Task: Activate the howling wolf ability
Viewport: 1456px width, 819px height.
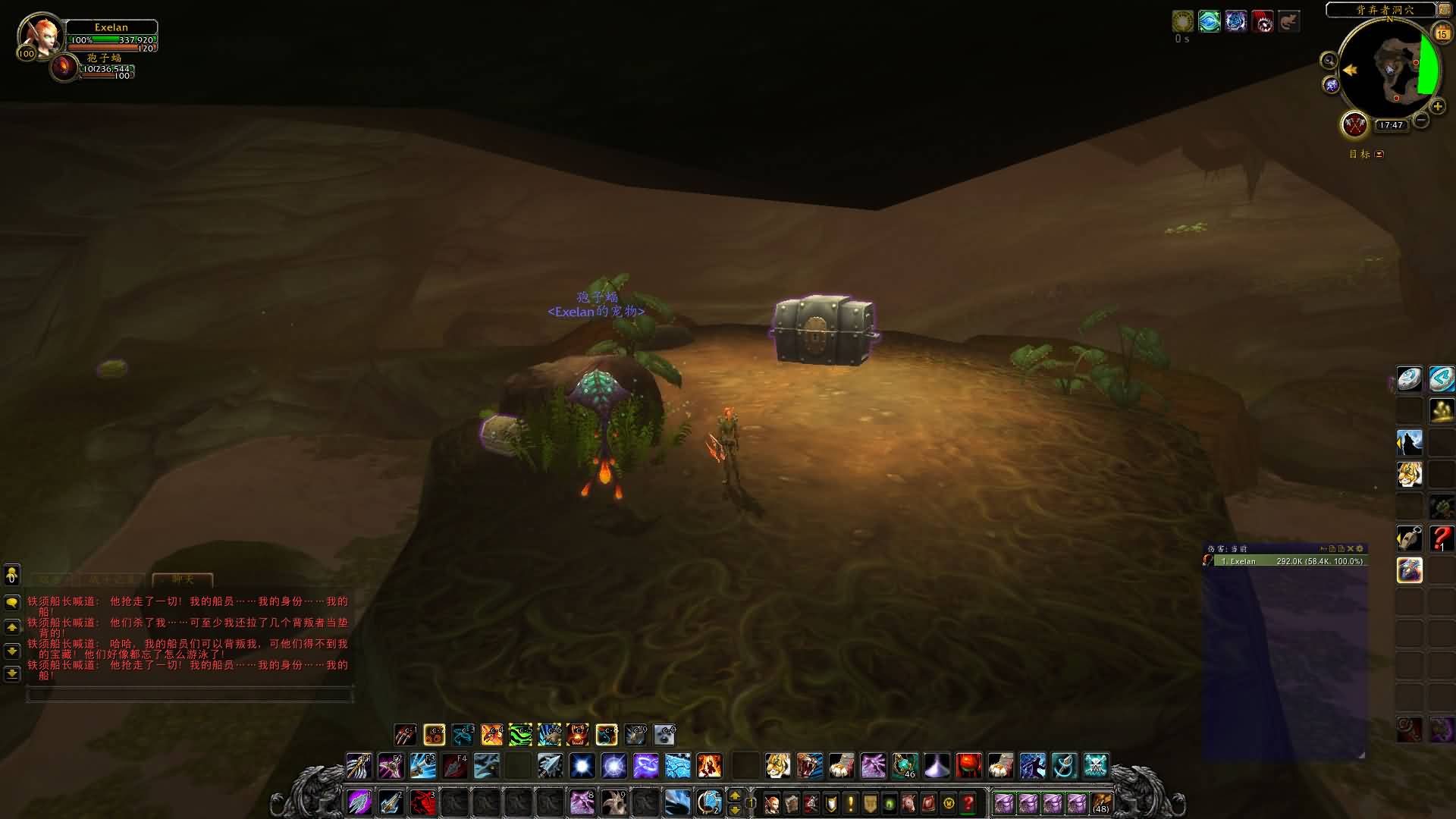Action: (x=1409, y=443)
